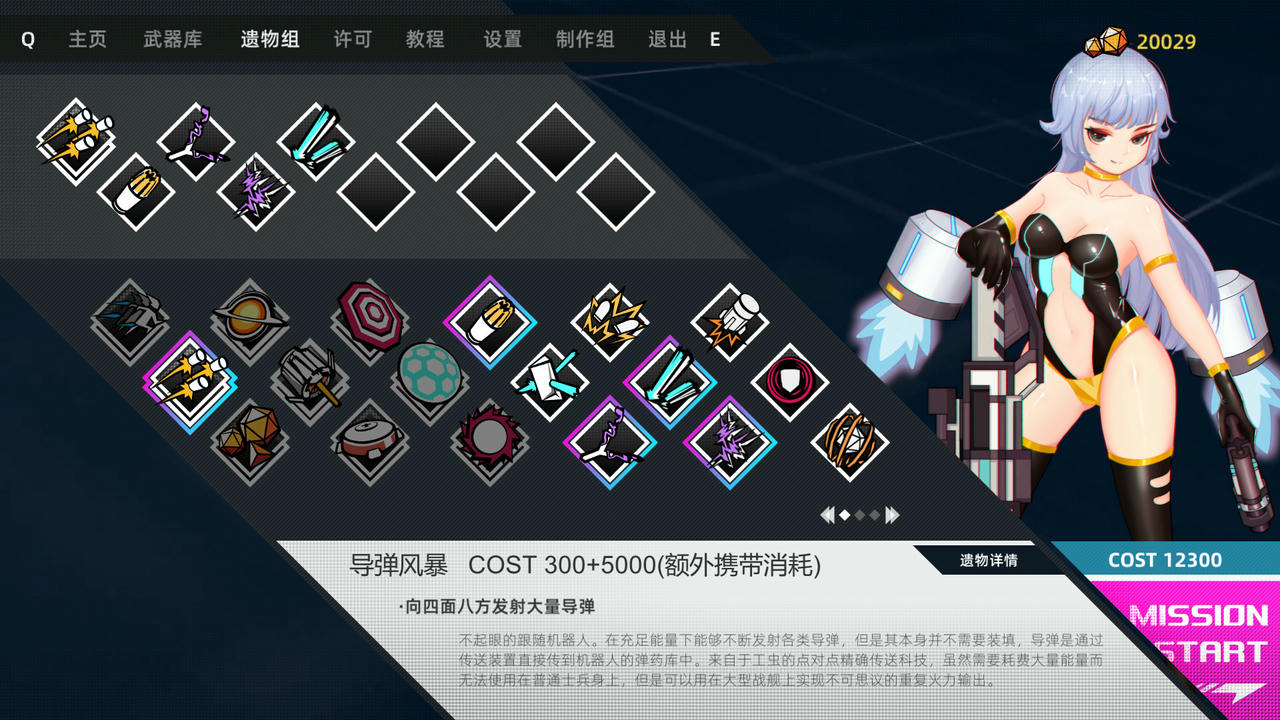Pick the ringed orange planet relic
This screenshot has height=720, width=1280.
point(250,318)
